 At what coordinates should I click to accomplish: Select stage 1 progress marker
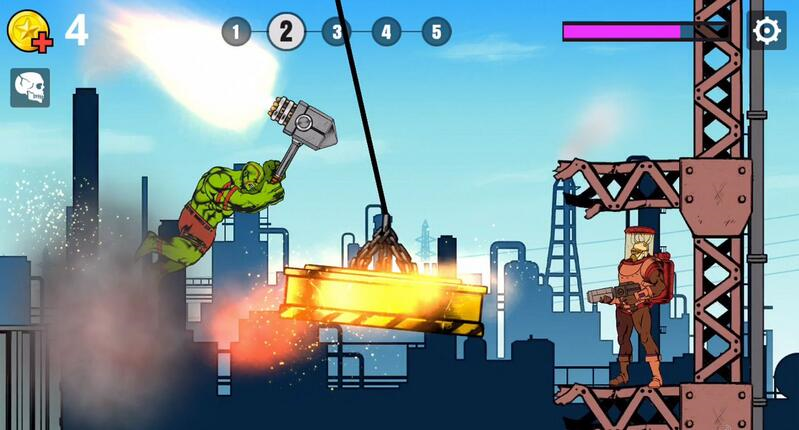click(236, 32)
